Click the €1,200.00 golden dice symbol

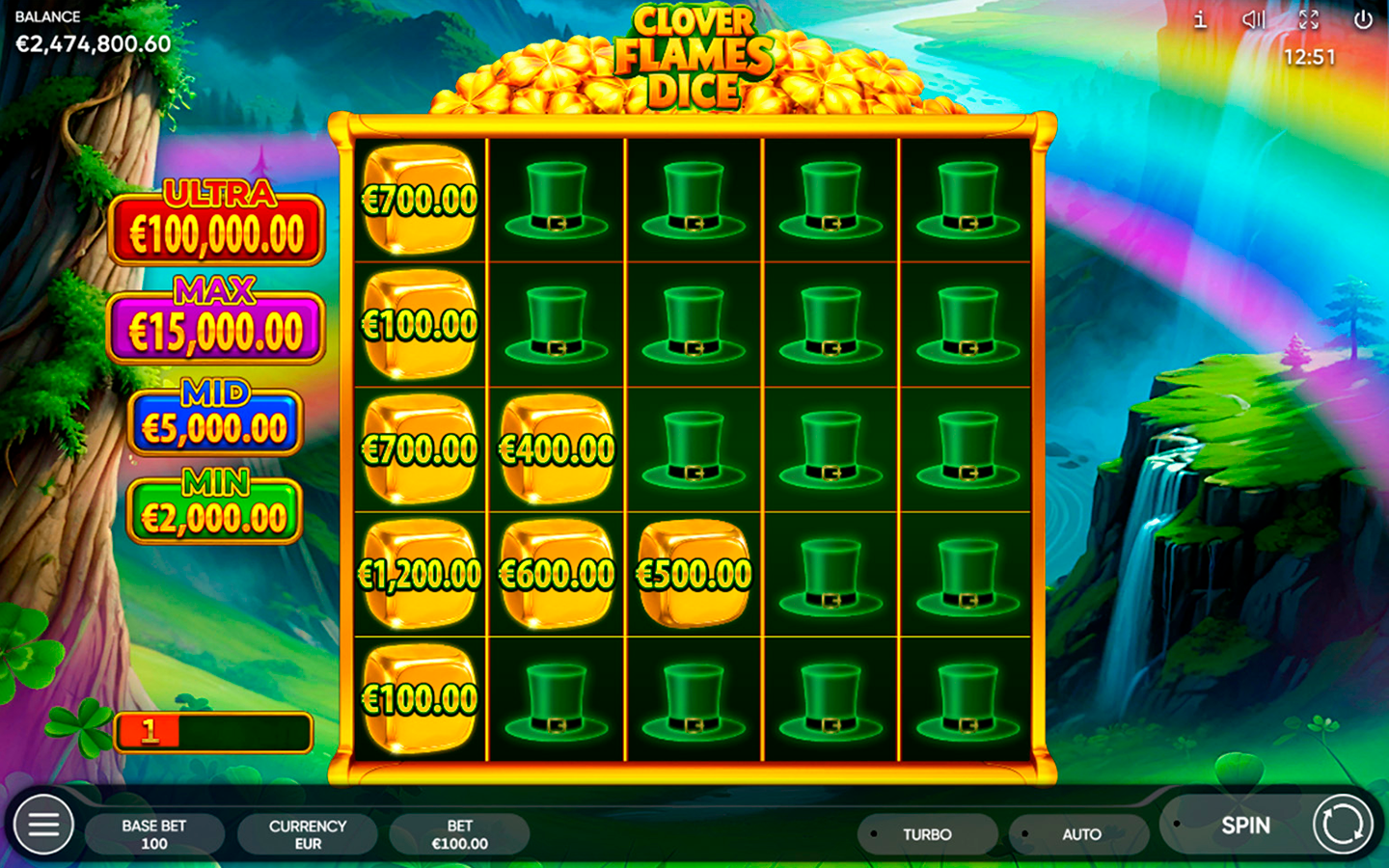pos(419,572)
